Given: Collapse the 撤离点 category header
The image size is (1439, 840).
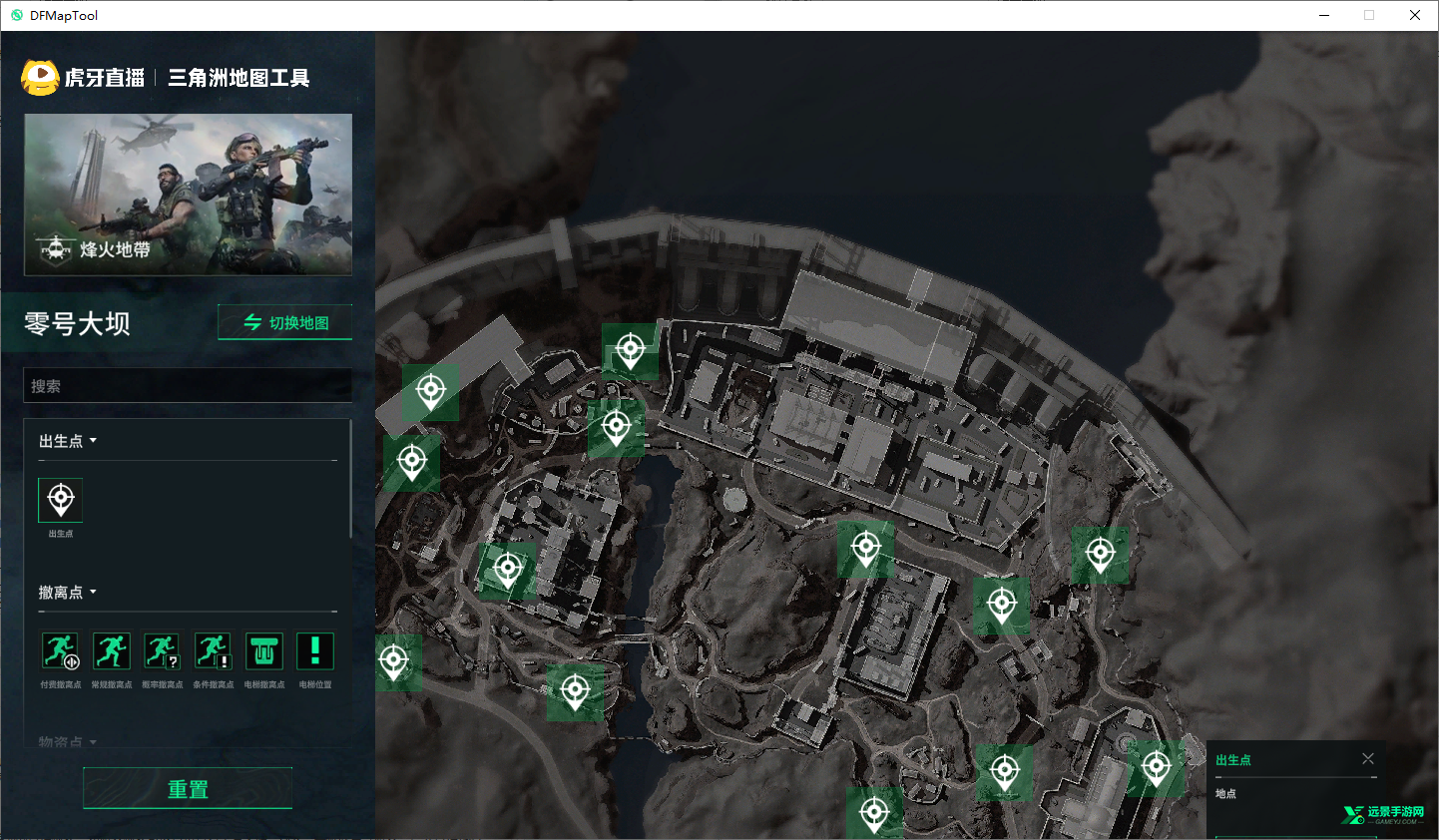Looking at the screenshot, I should click(x=68, y=593).
